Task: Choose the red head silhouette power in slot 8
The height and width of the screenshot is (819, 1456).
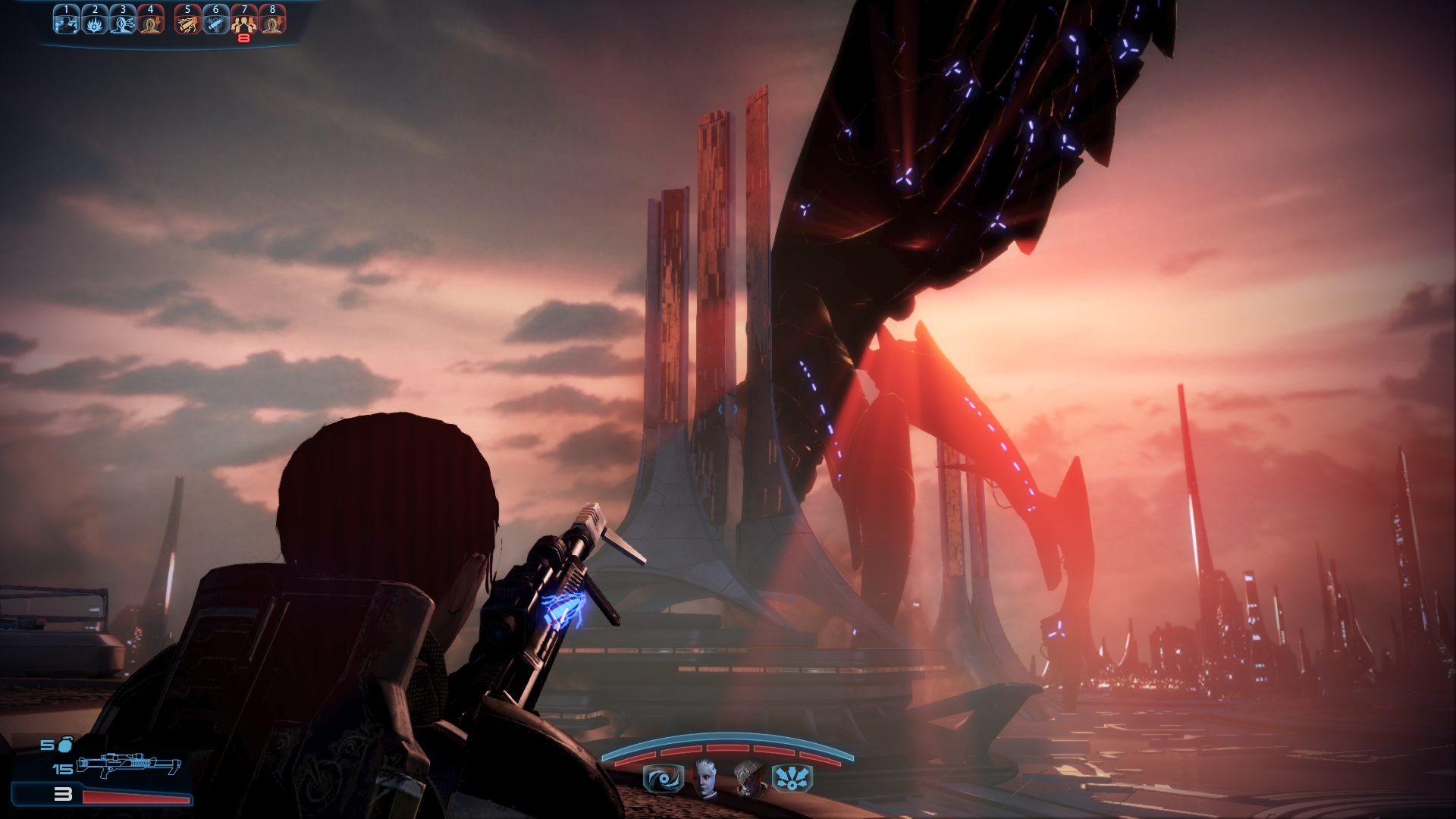Action: pos(272,20)
